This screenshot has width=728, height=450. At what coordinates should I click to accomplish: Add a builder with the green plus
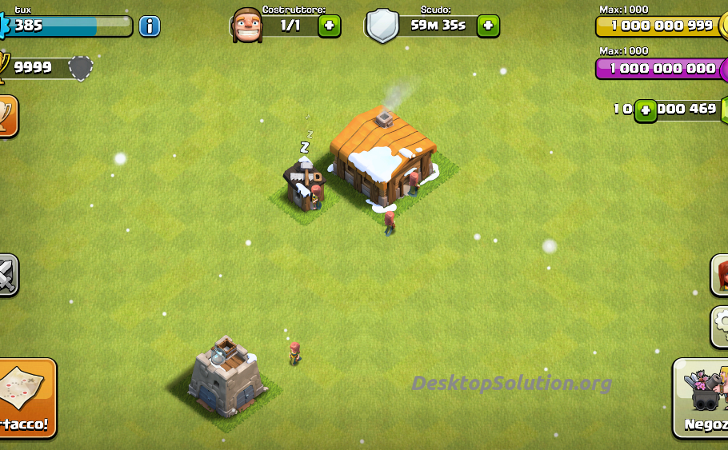(329, 26)
